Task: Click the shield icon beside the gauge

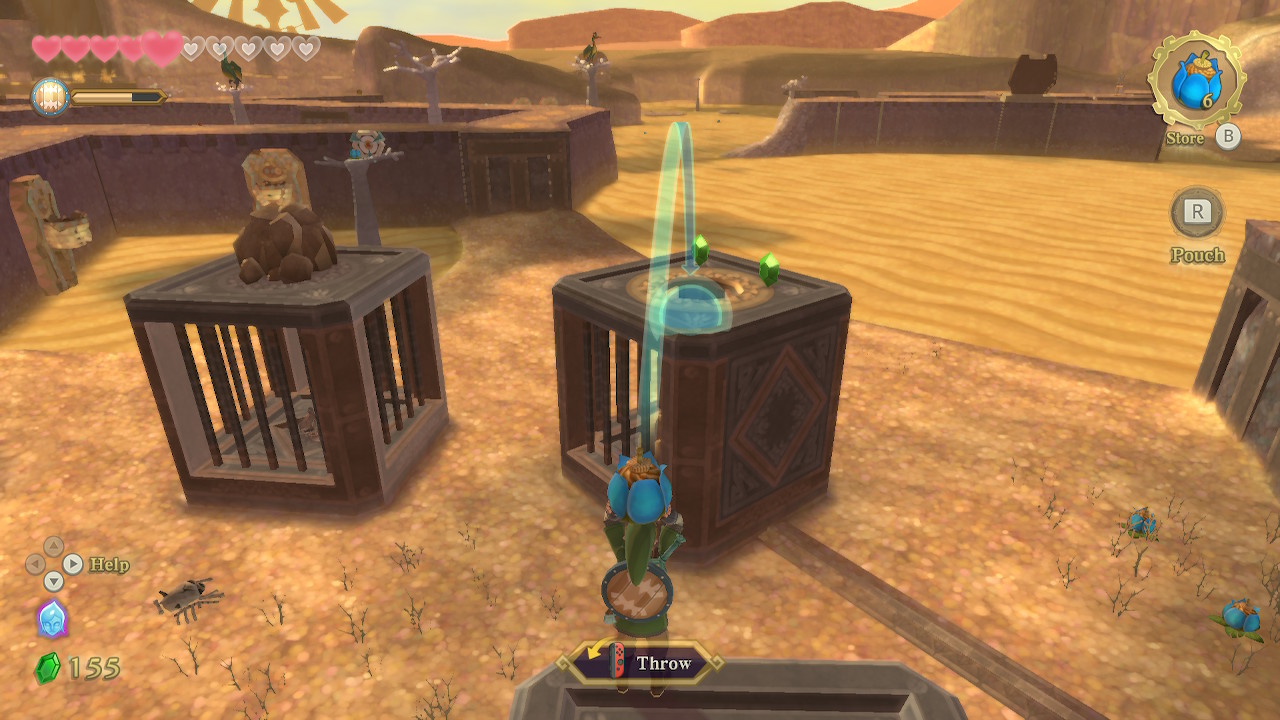Action: click(x=50, y=97)
